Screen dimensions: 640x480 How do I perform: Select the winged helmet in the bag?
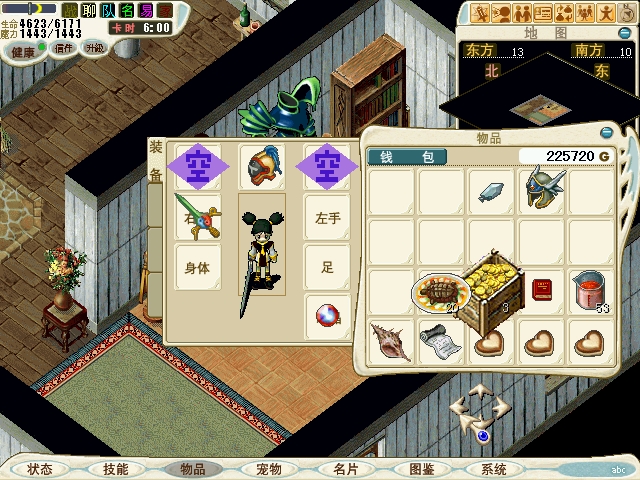coord(542,190)
